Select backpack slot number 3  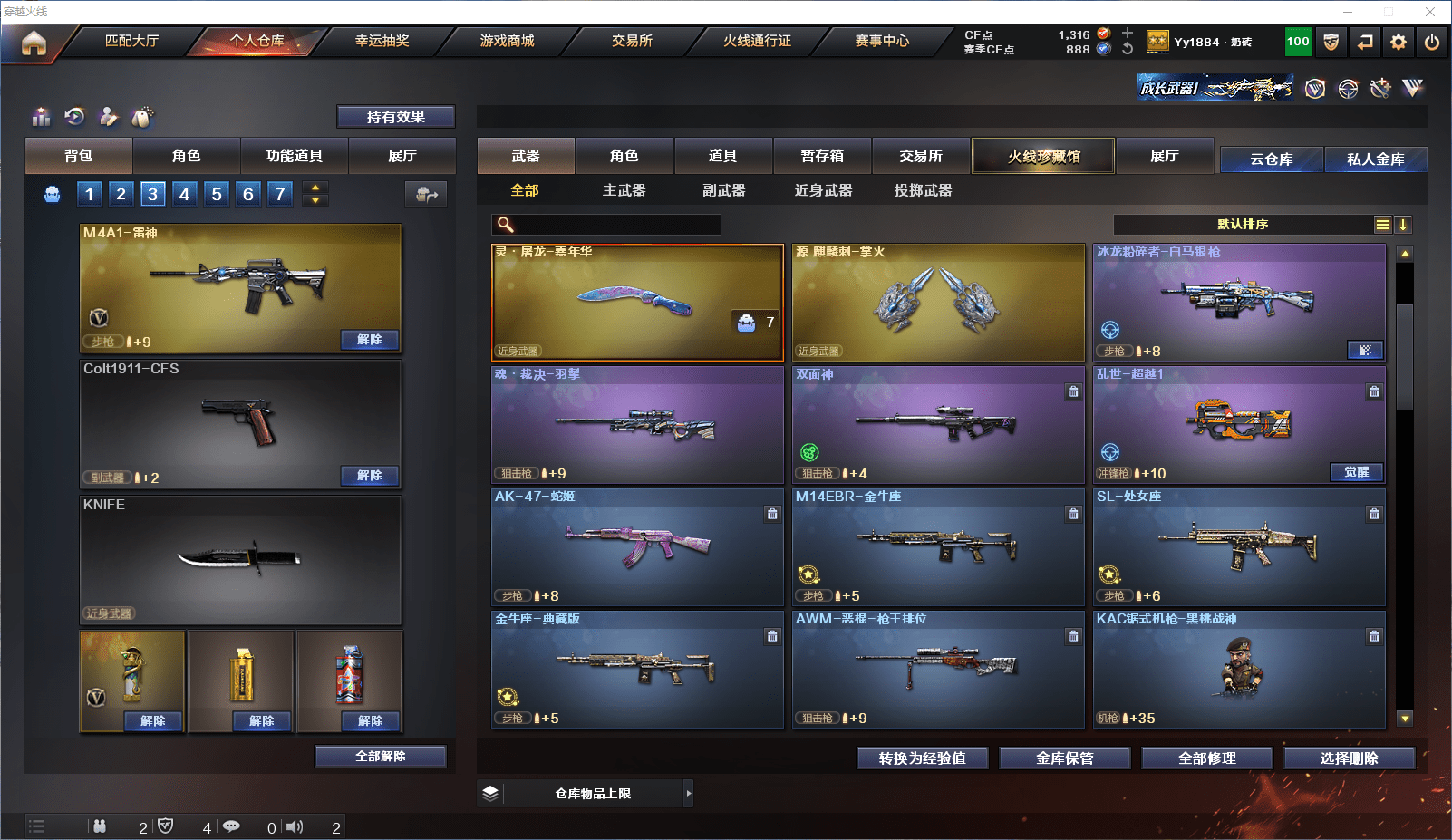click(152, 194)
